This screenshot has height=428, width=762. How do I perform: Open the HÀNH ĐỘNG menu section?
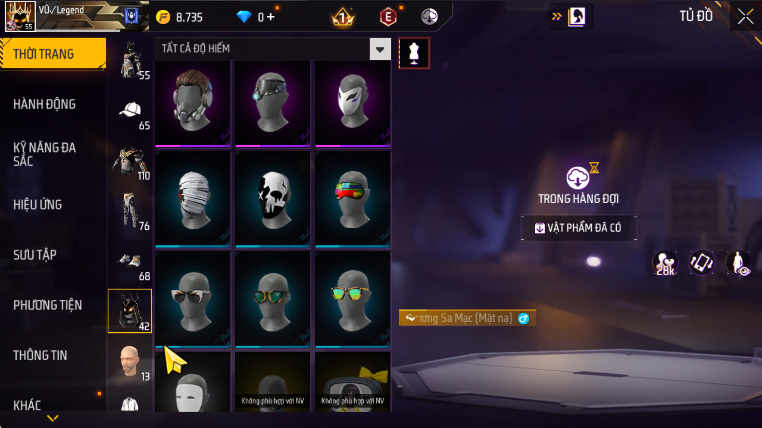(45, 104)
